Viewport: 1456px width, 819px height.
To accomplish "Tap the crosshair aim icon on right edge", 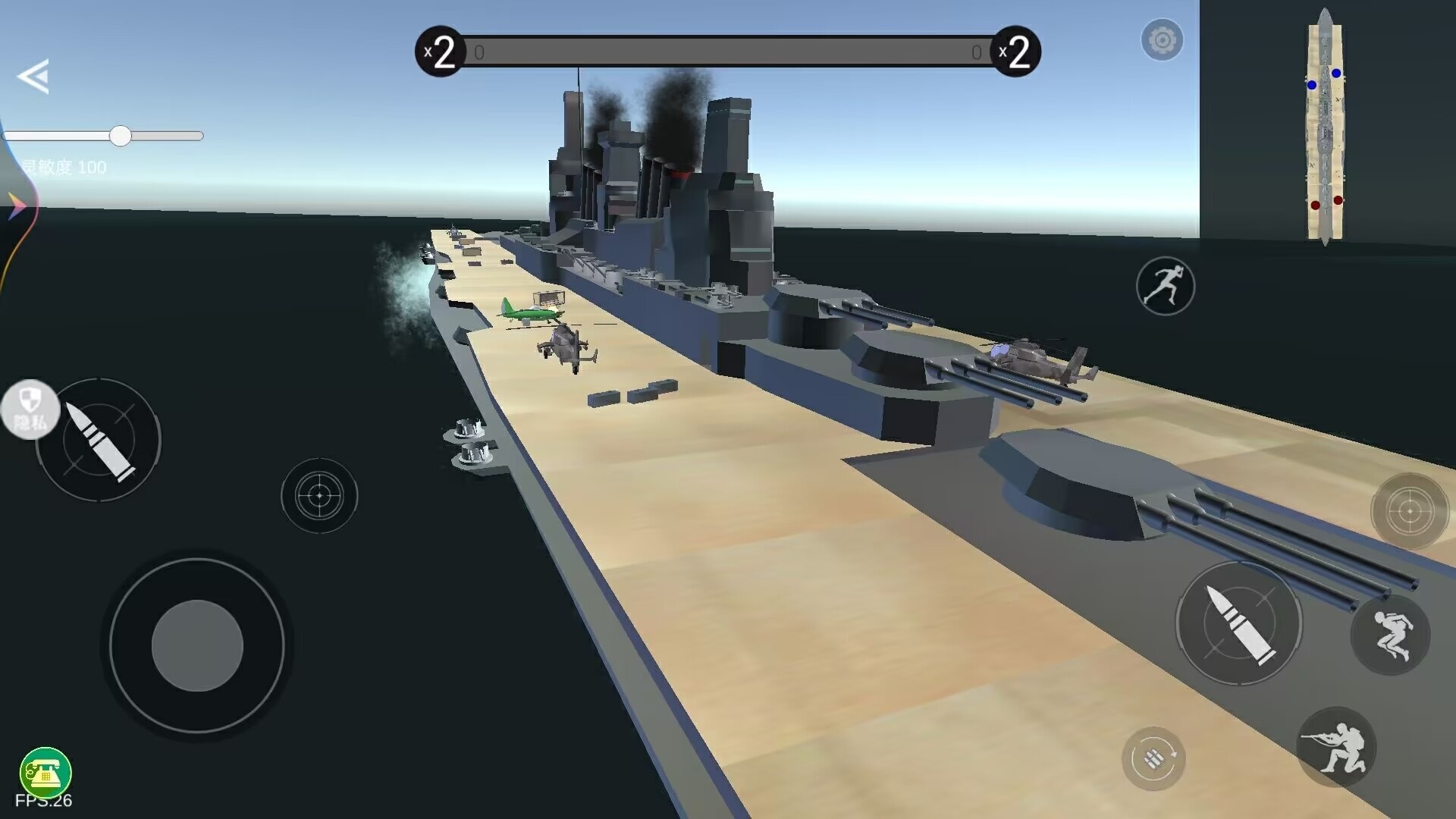I will [x=1410, y=512].
